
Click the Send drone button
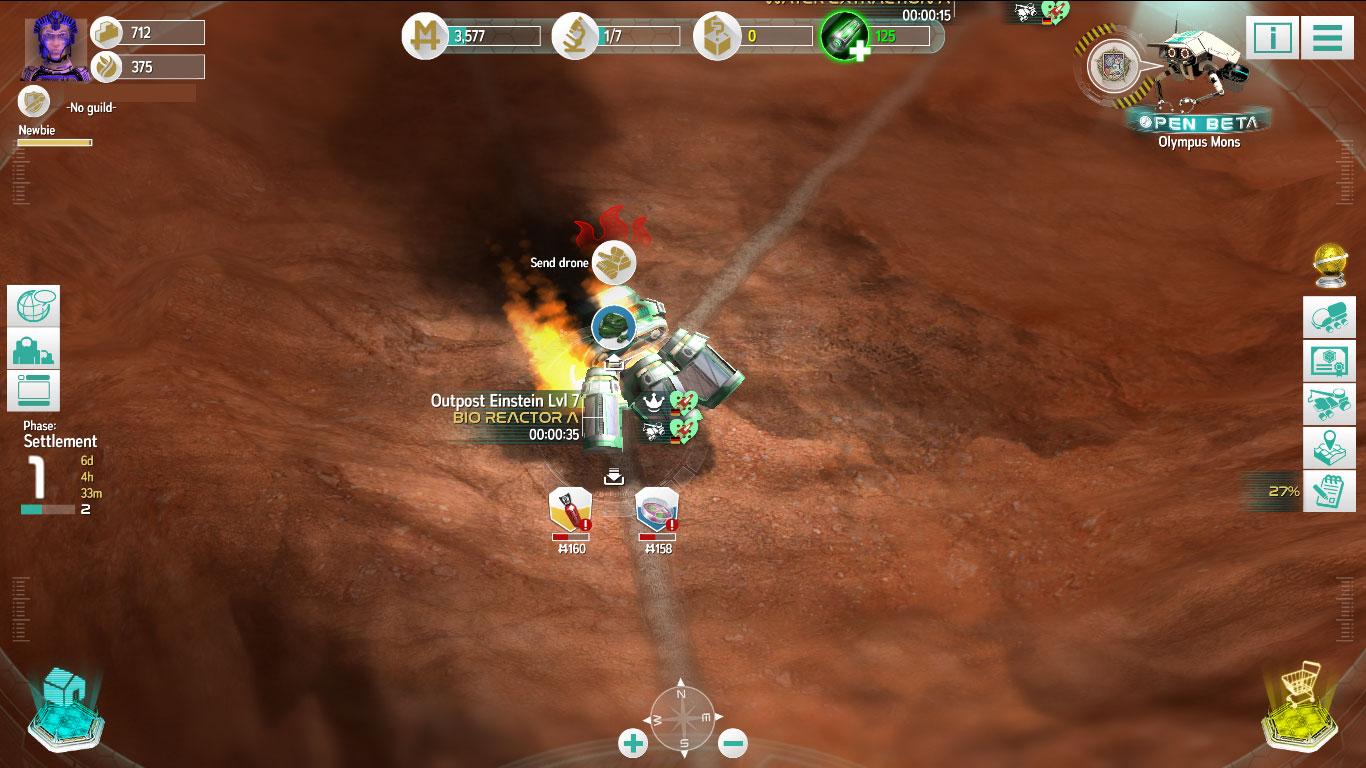[613, 263]
